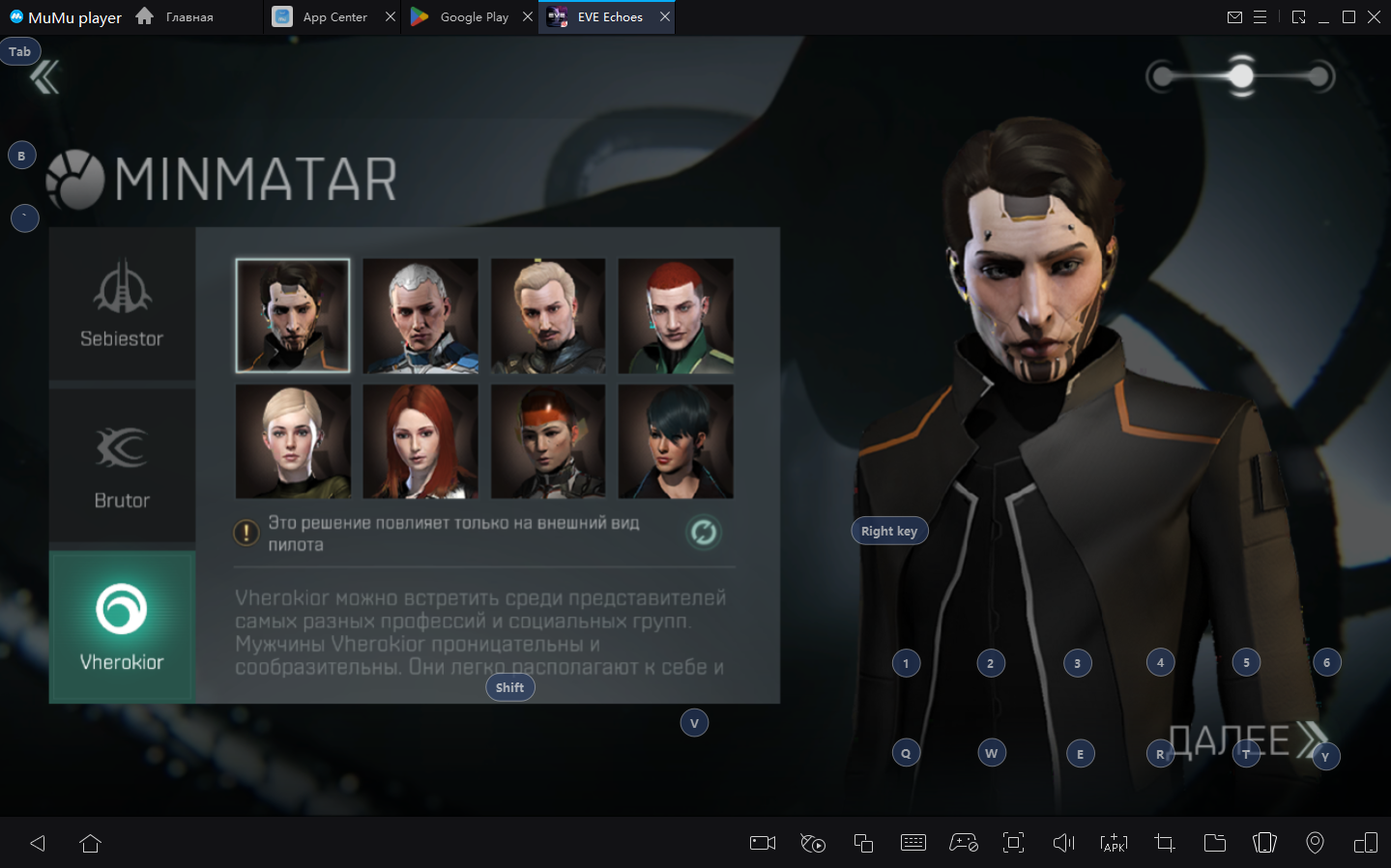The height and width of the screenshot is (868, 1391).
Task: Choose the Brutor bloodline tab
Action: pyautogui.click(x=122, y=467)
